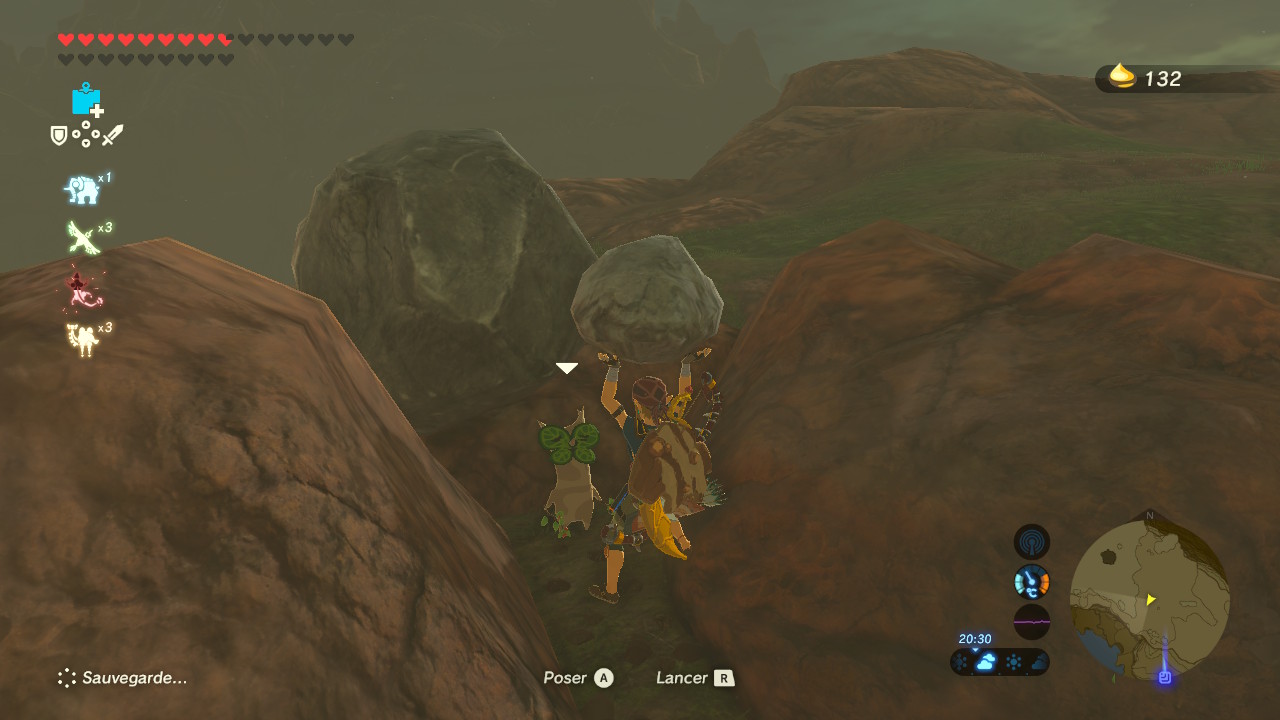Select the cloudy weather forecast icon
This screenshot has width=1280, height=720.
pyautogui.click(x=986, y=662)
